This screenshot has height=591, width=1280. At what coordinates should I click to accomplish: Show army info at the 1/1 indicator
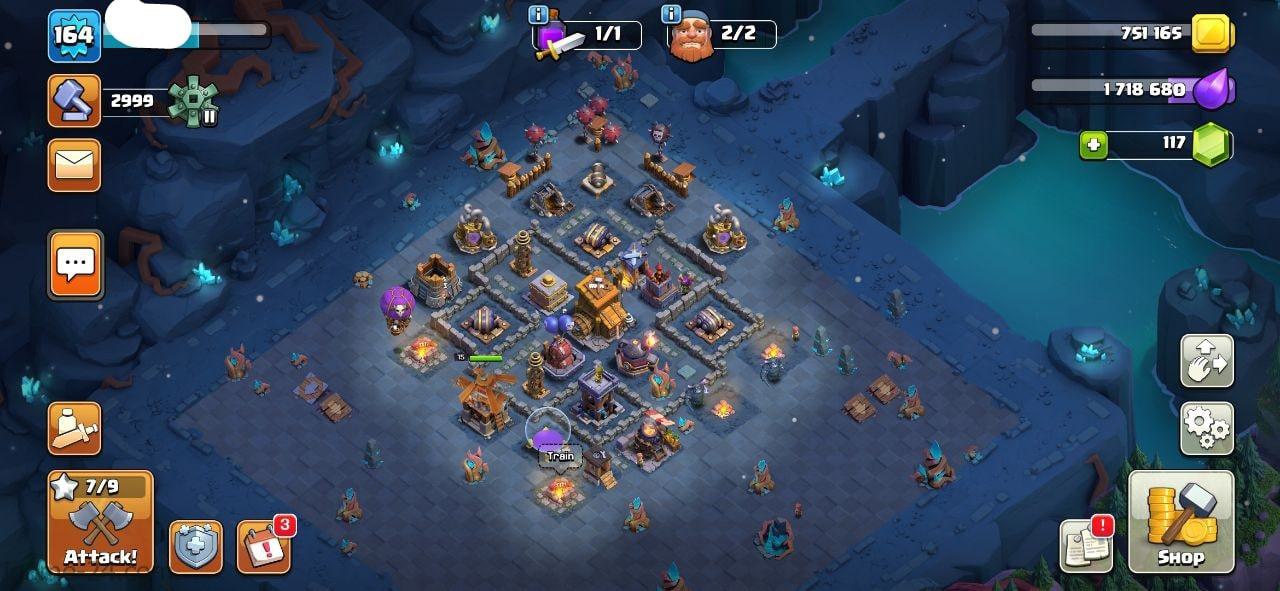tap(538, 14)
